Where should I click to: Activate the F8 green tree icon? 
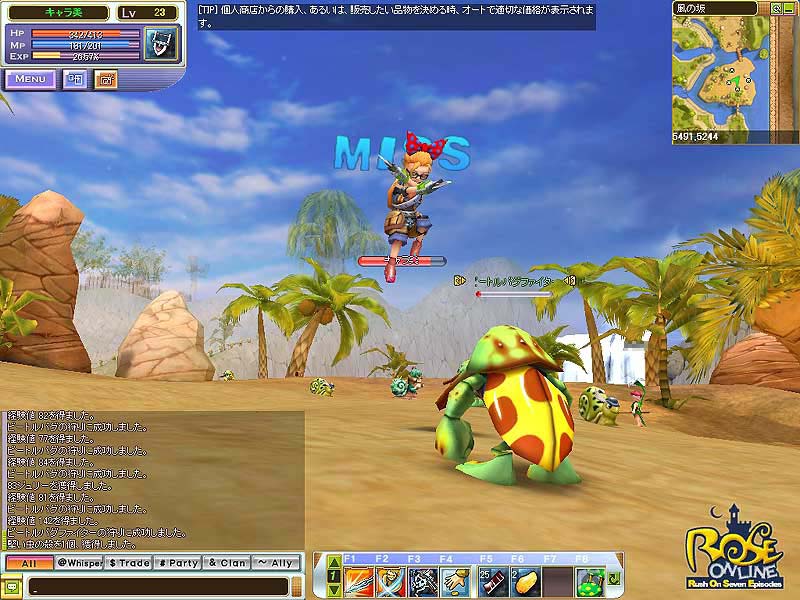click(589, 580)
